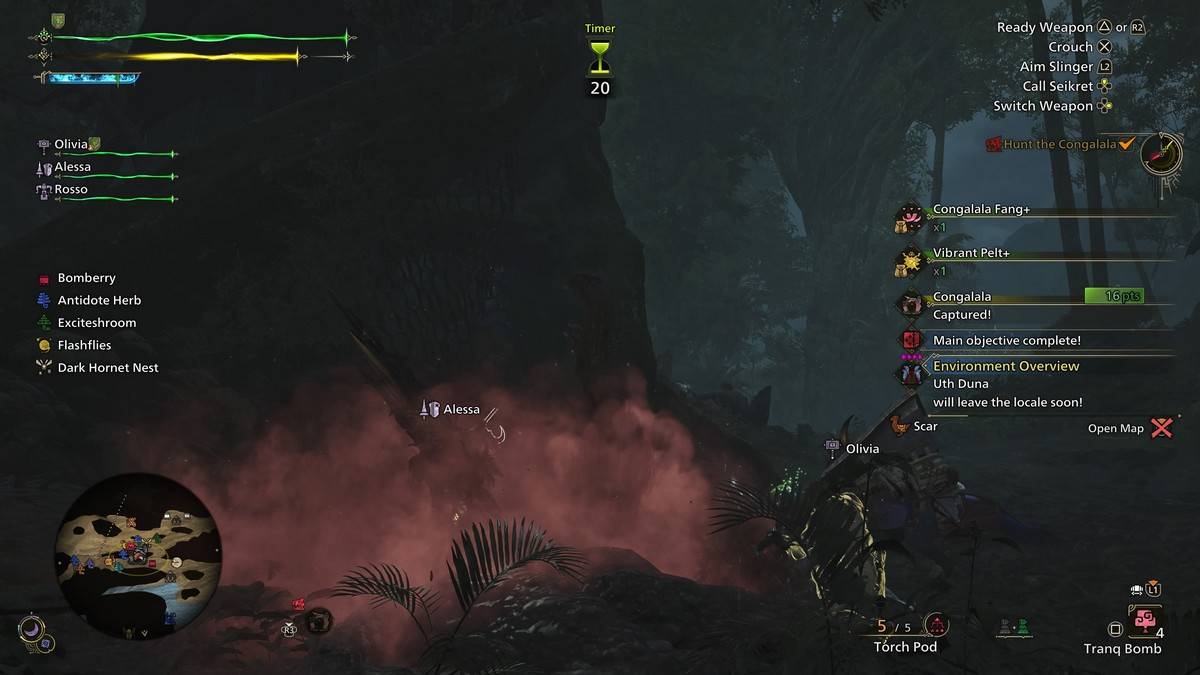View the Vibrant Pelt+ reward notification
The width and height of the screenshot is (1200, 675).
(x=971, y=254)
